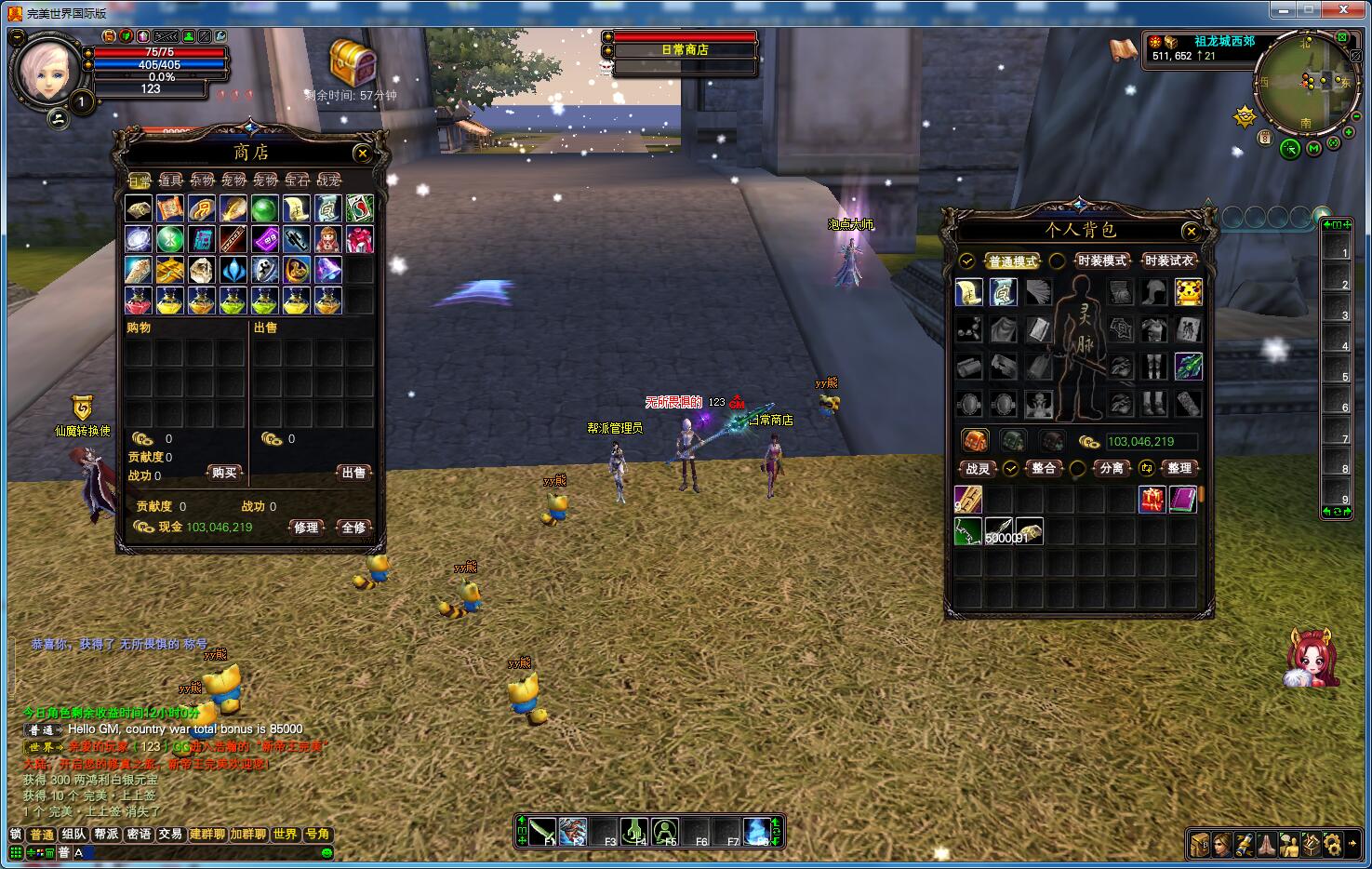
Task: Click the 整理 sort inventory button
Action: pos(1179,468)
